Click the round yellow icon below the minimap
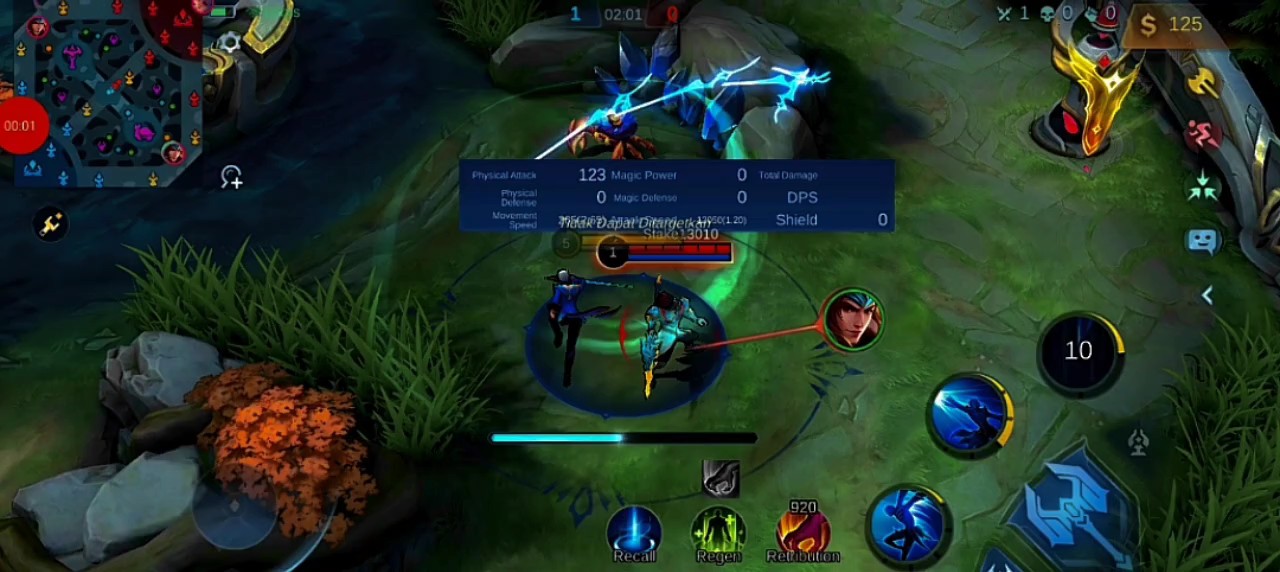The width and height of the screenshot is (1280, 572). tap(51, 225)
